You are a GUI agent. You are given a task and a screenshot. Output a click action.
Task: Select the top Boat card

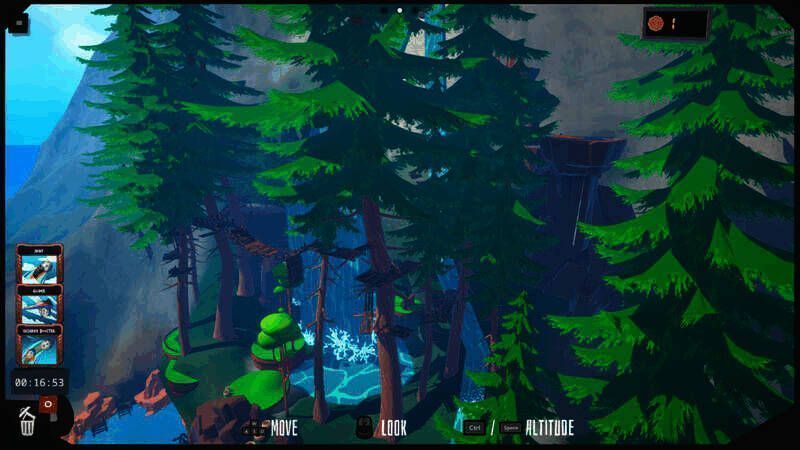coord(40,265)
